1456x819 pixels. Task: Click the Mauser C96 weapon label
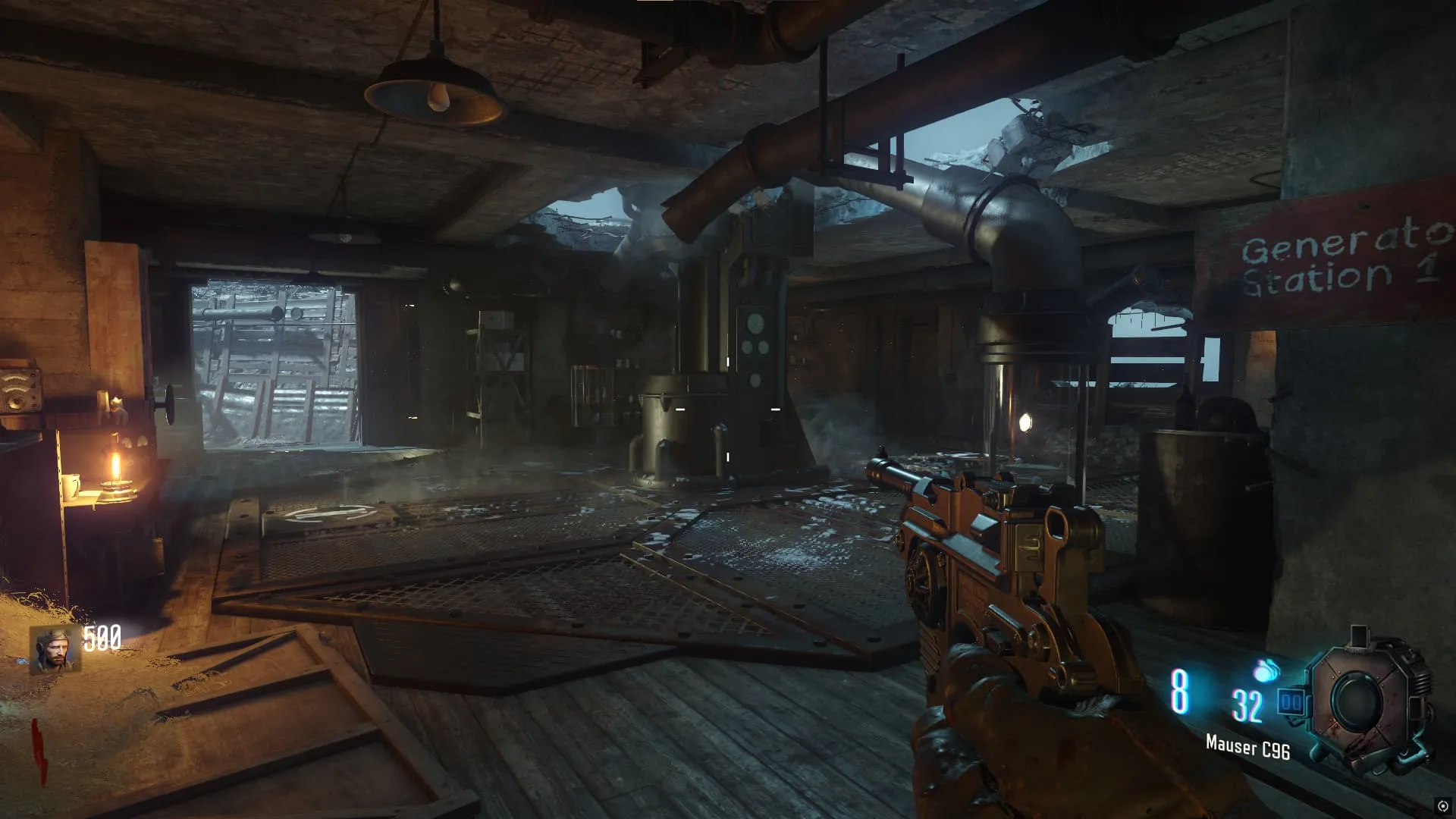tap(1247, 747)
